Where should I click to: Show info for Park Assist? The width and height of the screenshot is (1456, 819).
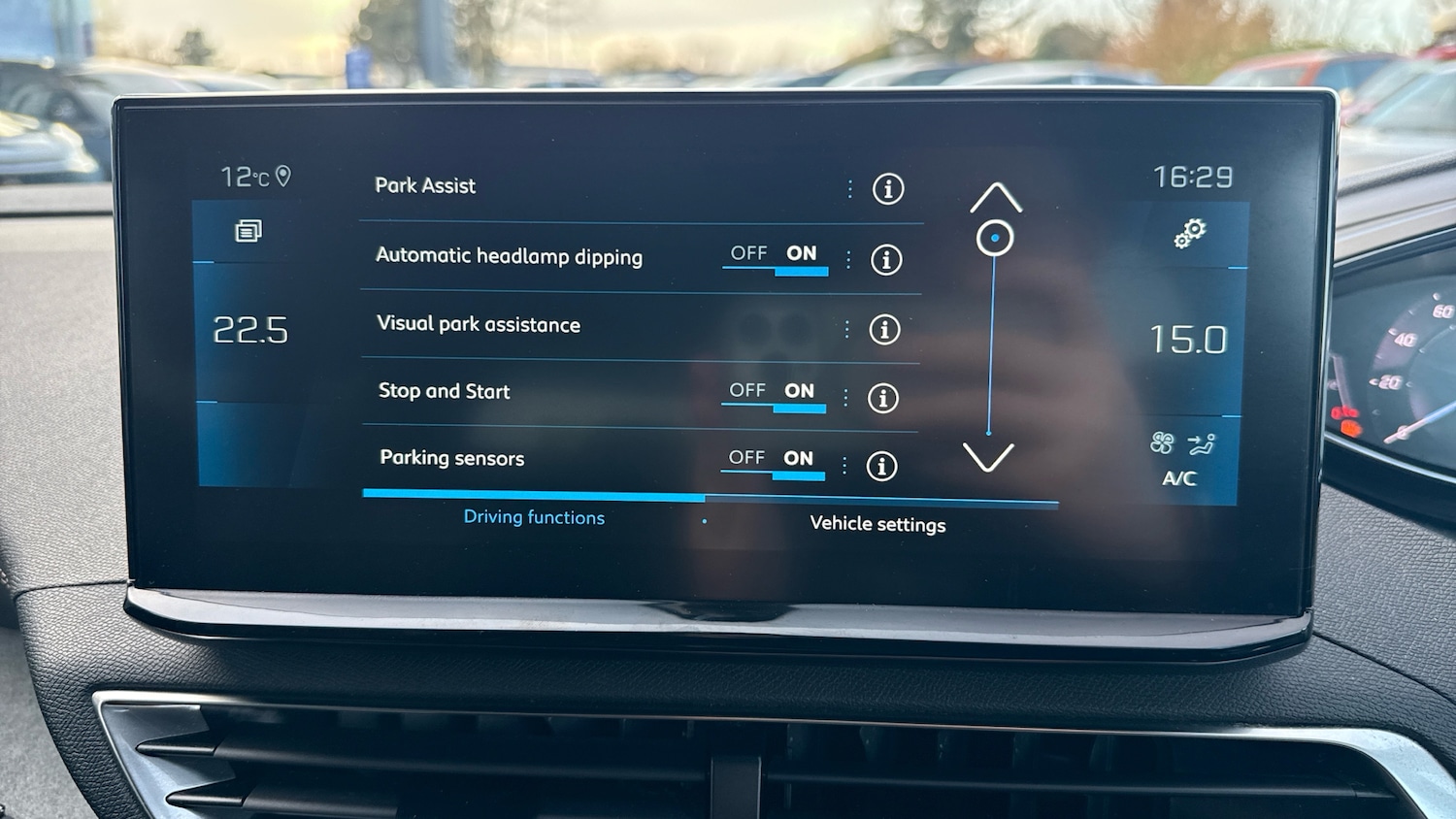[x=887, y=189]
